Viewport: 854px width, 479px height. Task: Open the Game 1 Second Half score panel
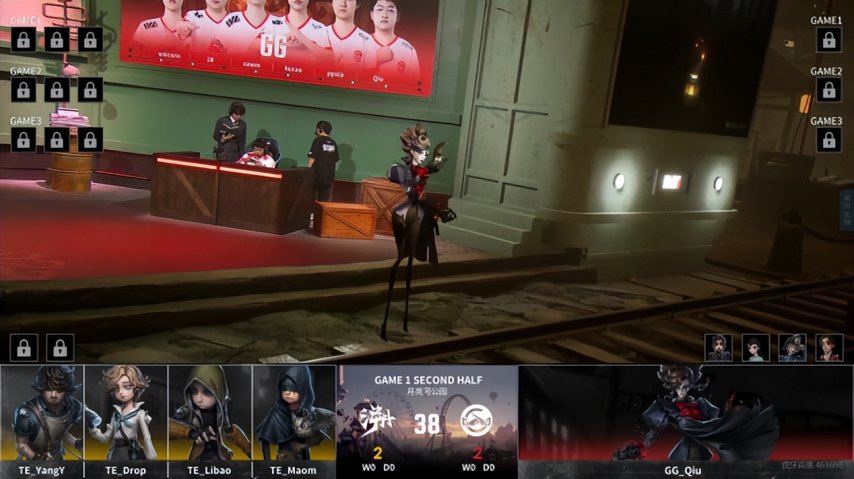[x=427, y=420]
